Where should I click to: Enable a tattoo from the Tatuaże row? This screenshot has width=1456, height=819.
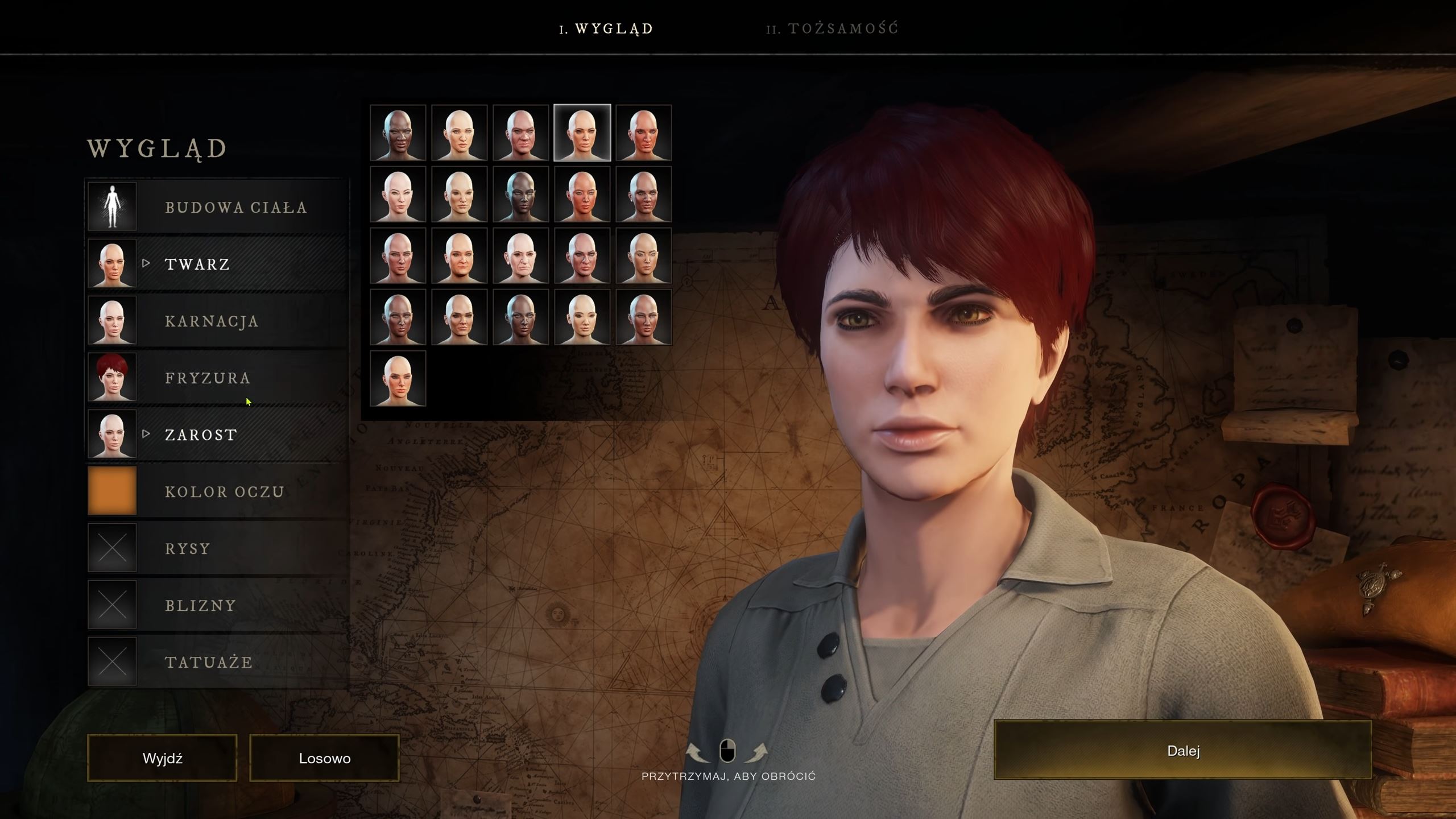[x=111, y=661]
